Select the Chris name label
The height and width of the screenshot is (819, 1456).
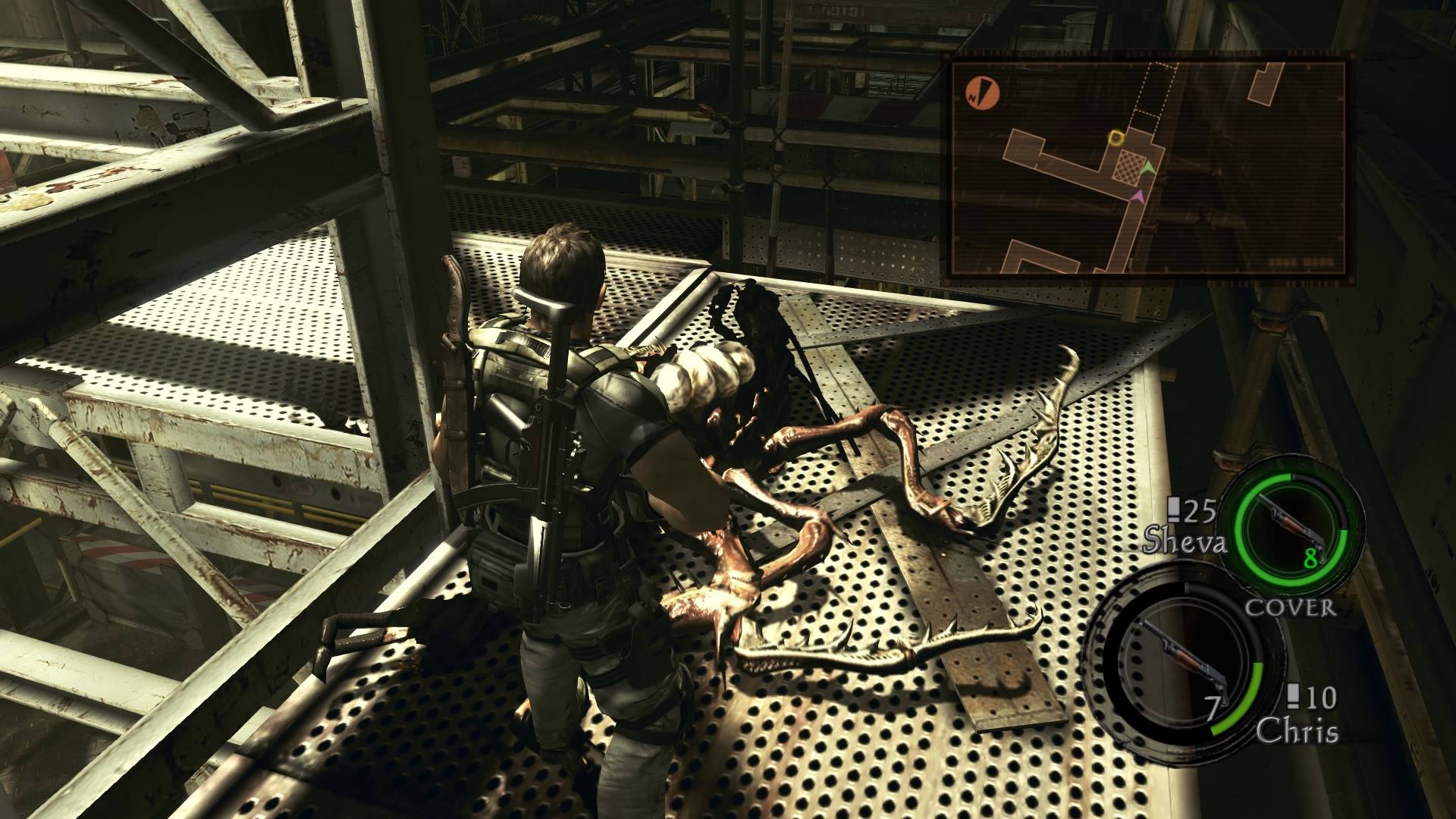click(x=1298, y=731)
